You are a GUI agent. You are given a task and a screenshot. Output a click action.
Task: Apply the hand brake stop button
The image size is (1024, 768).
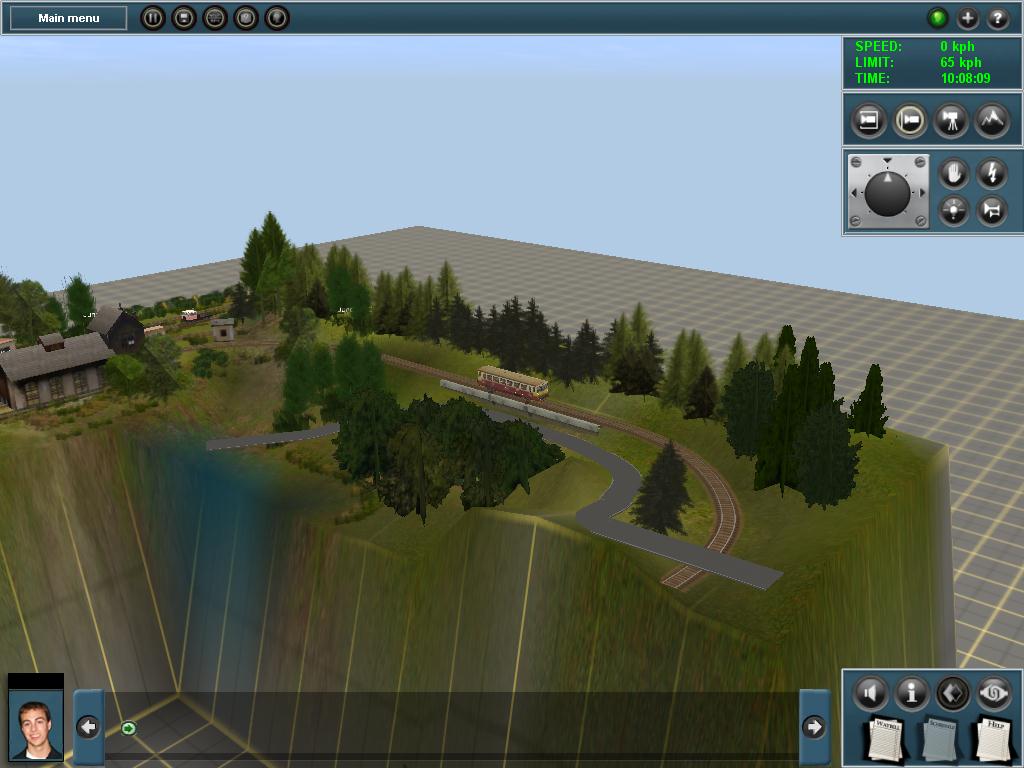pyautogui.click(x=953, y=173)
